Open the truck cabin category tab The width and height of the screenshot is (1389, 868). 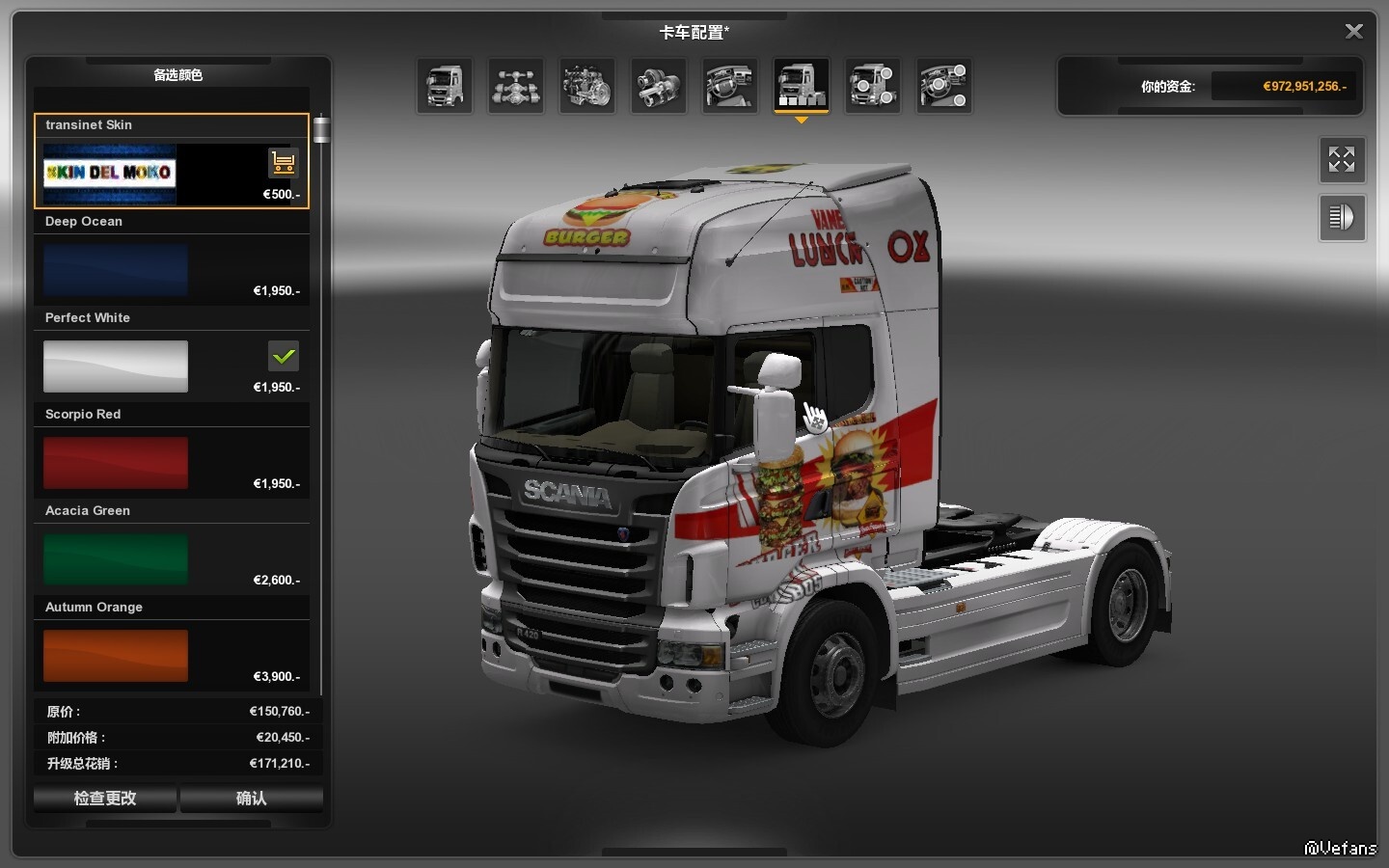[x=445, y=86]
